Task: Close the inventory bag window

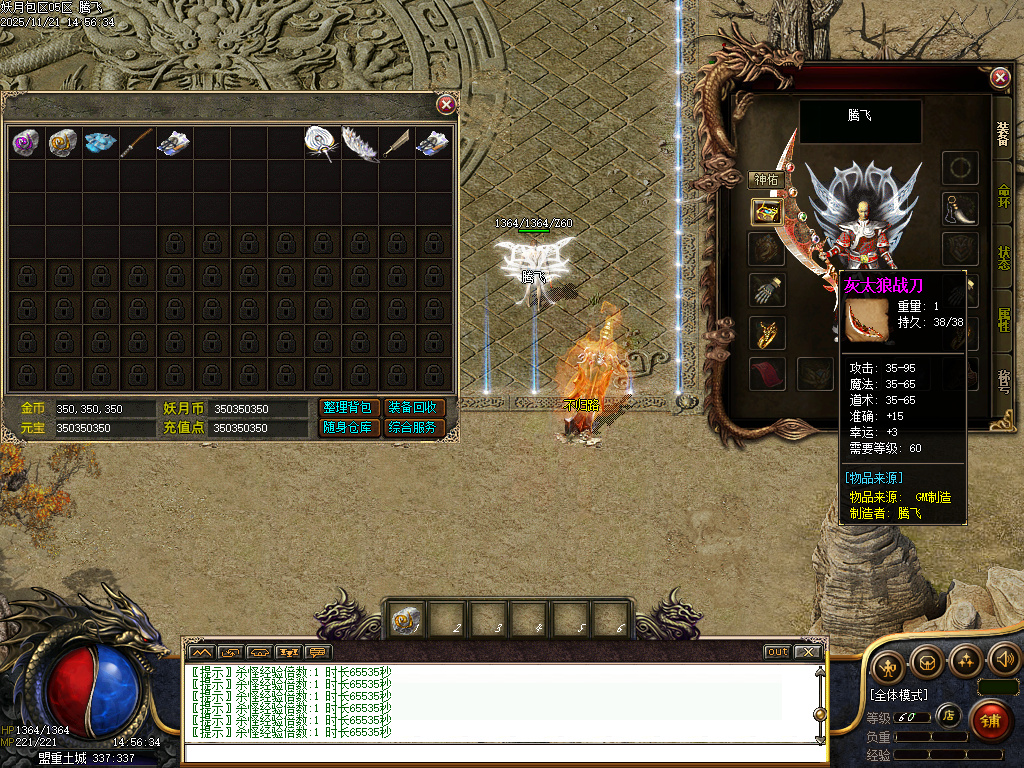Action: [x=447, y=104]
